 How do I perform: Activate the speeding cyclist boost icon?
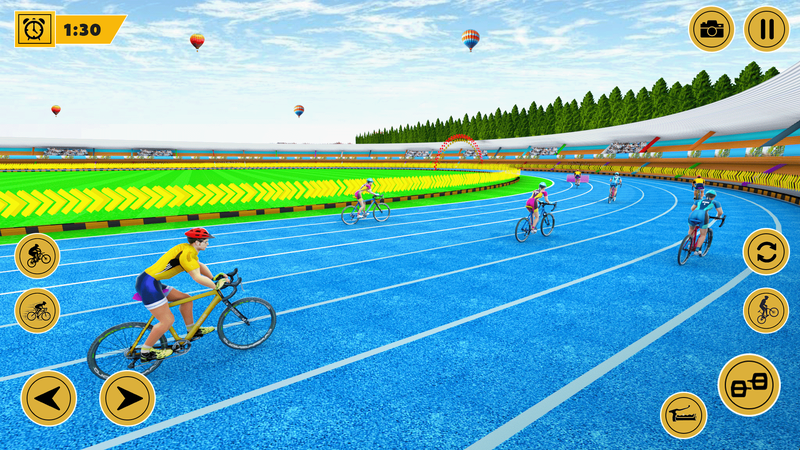click(37, 310)
